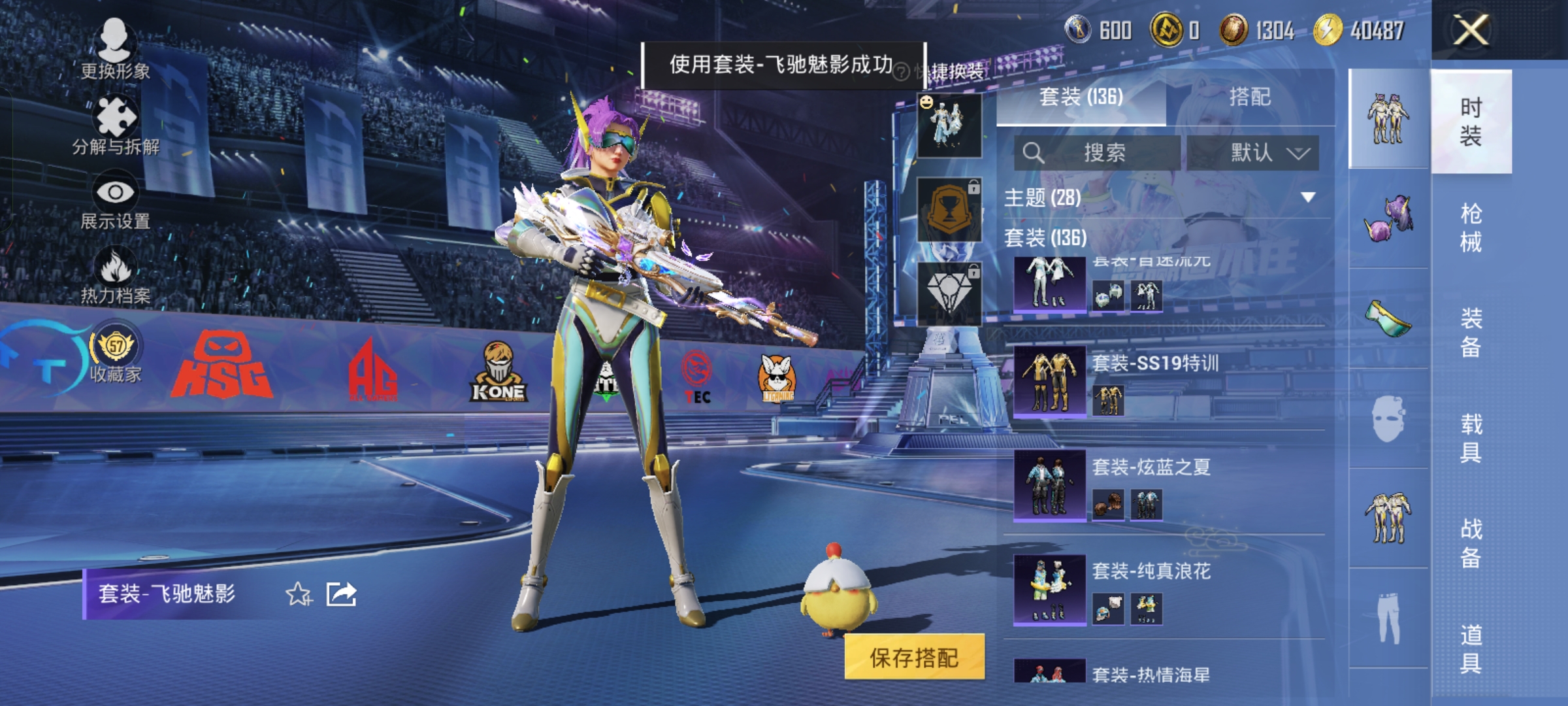Image resolution: width=1568 pixels, height=706 pixels.
Task: Share the 飞驰魅影 outfit
Action: pyautogui.click(x=341, y=594)
